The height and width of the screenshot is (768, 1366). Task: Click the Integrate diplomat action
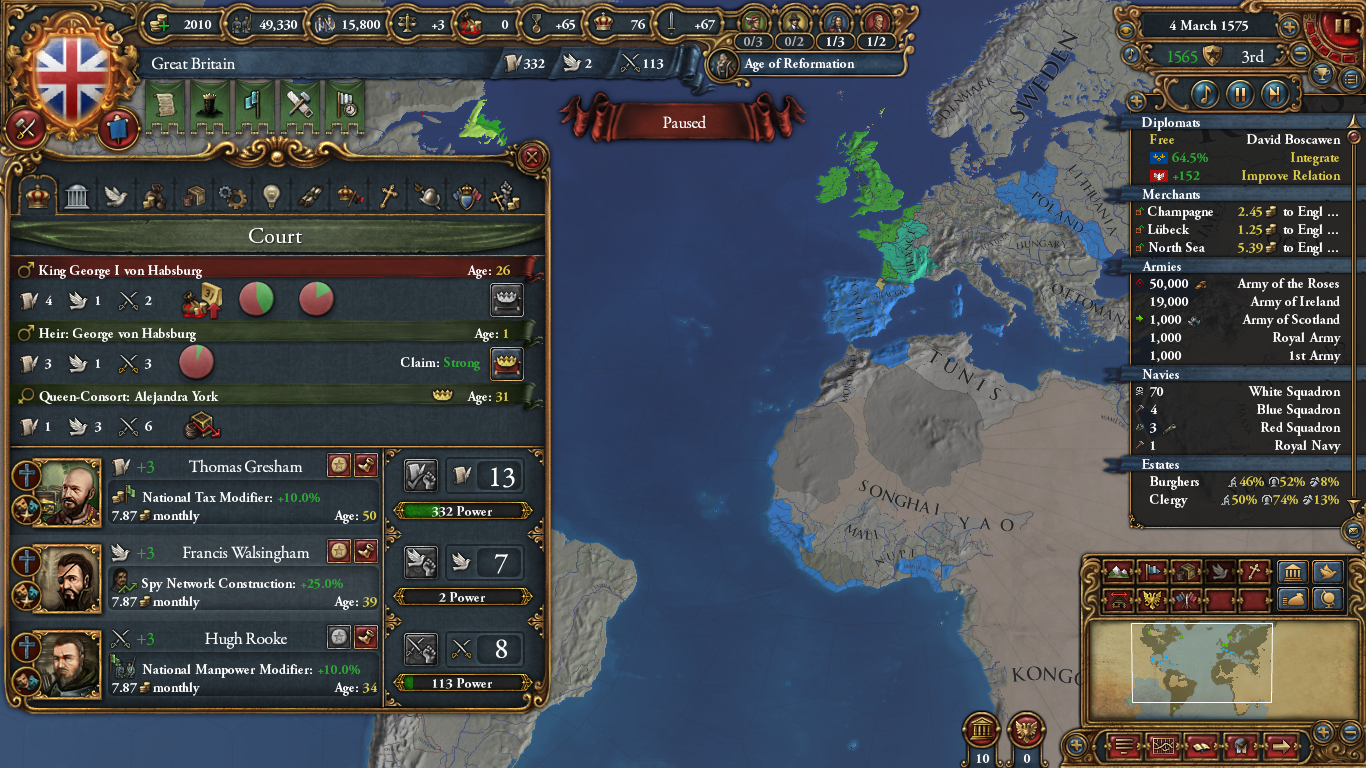coord(1315,157)
